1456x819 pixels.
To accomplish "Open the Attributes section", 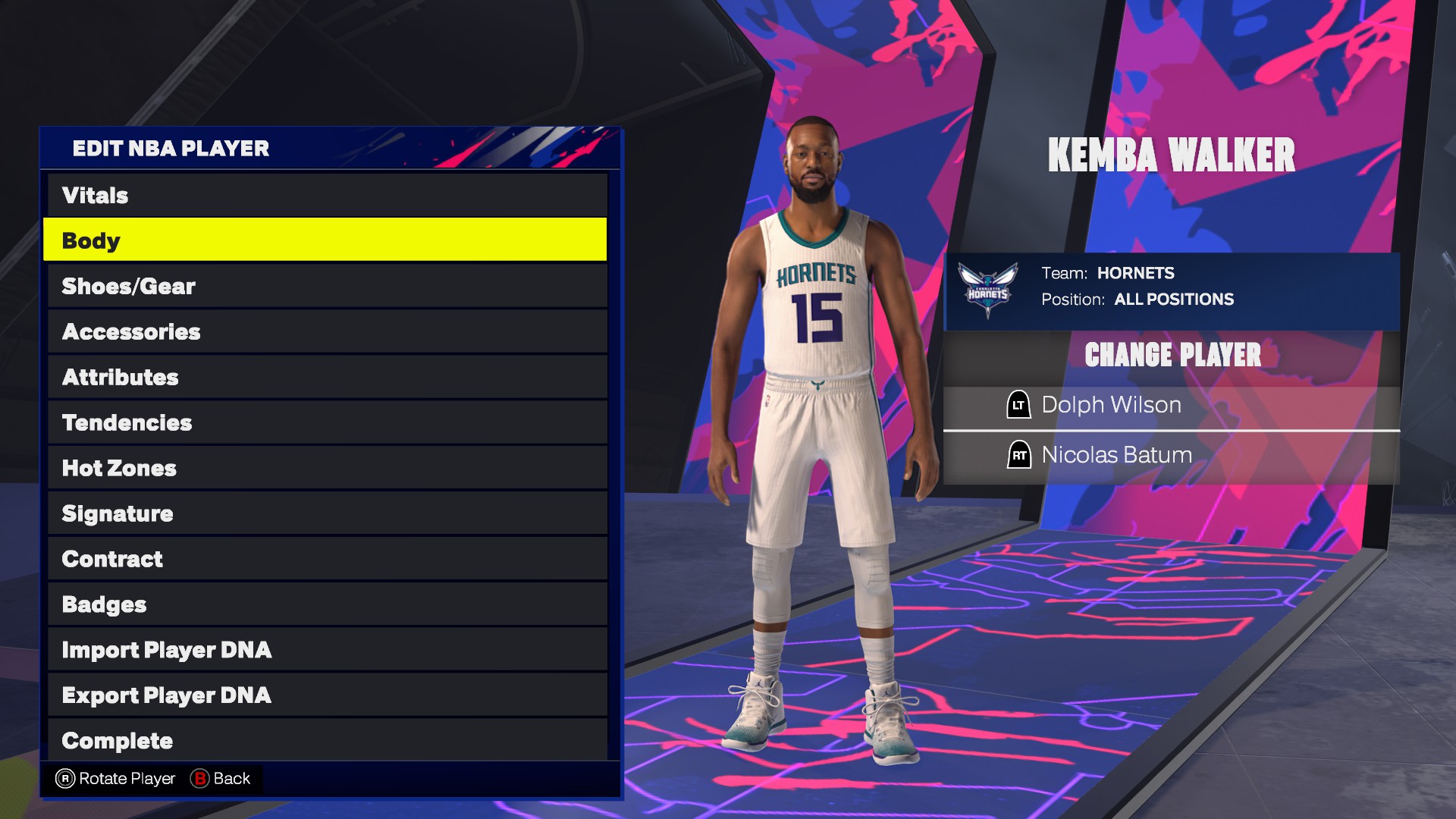I will coord(326,377).
